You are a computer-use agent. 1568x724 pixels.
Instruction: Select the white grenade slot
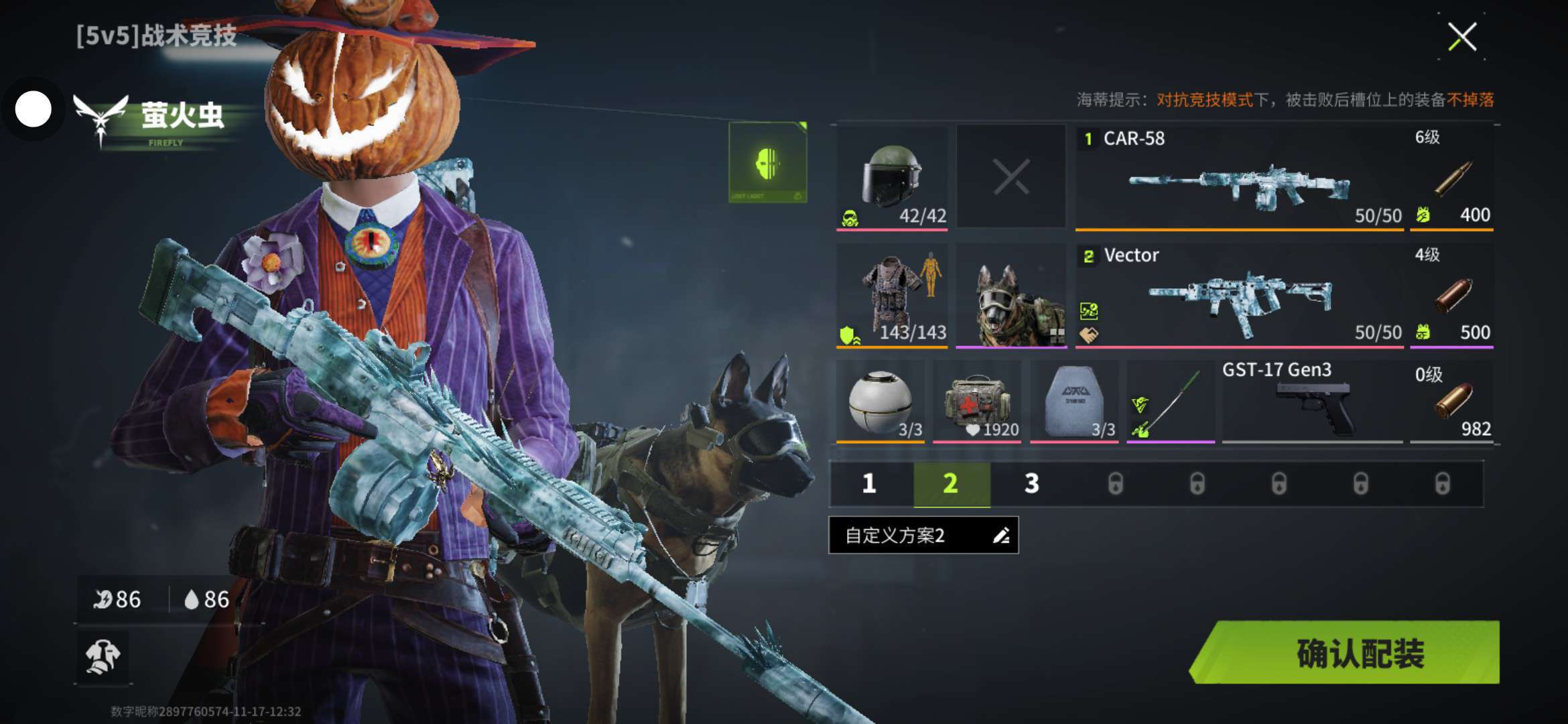click(880, 402)
